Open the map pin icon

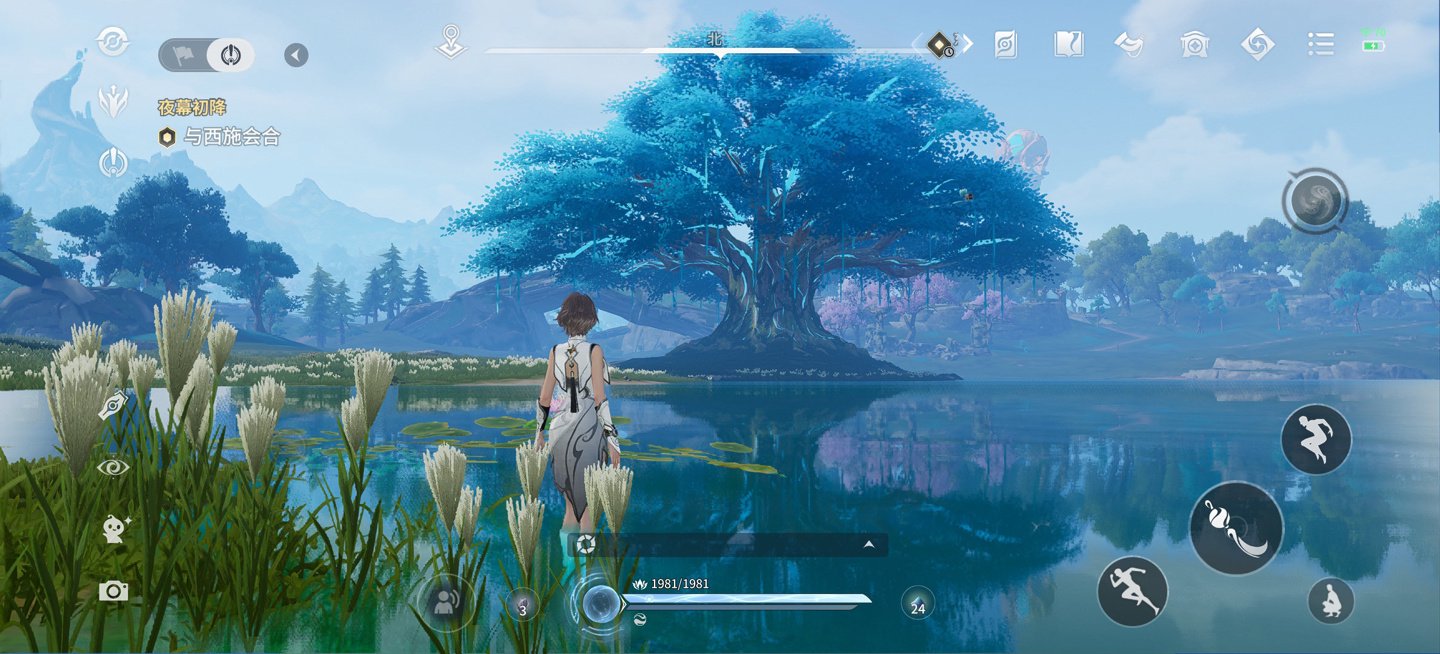(451, 43)
